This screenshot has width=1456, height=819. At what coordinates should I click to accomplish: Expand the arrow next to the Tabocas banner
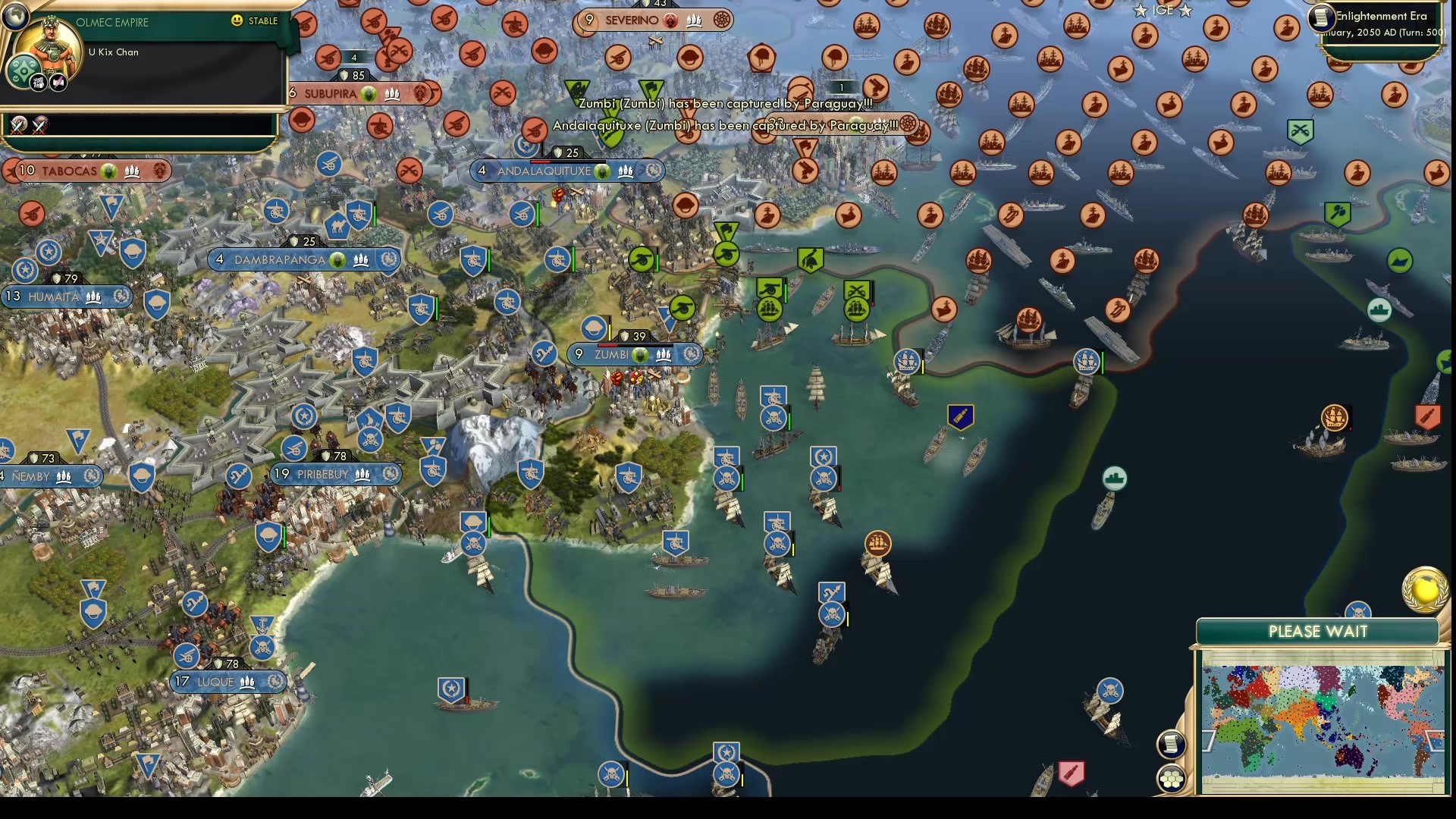[9, 171]
